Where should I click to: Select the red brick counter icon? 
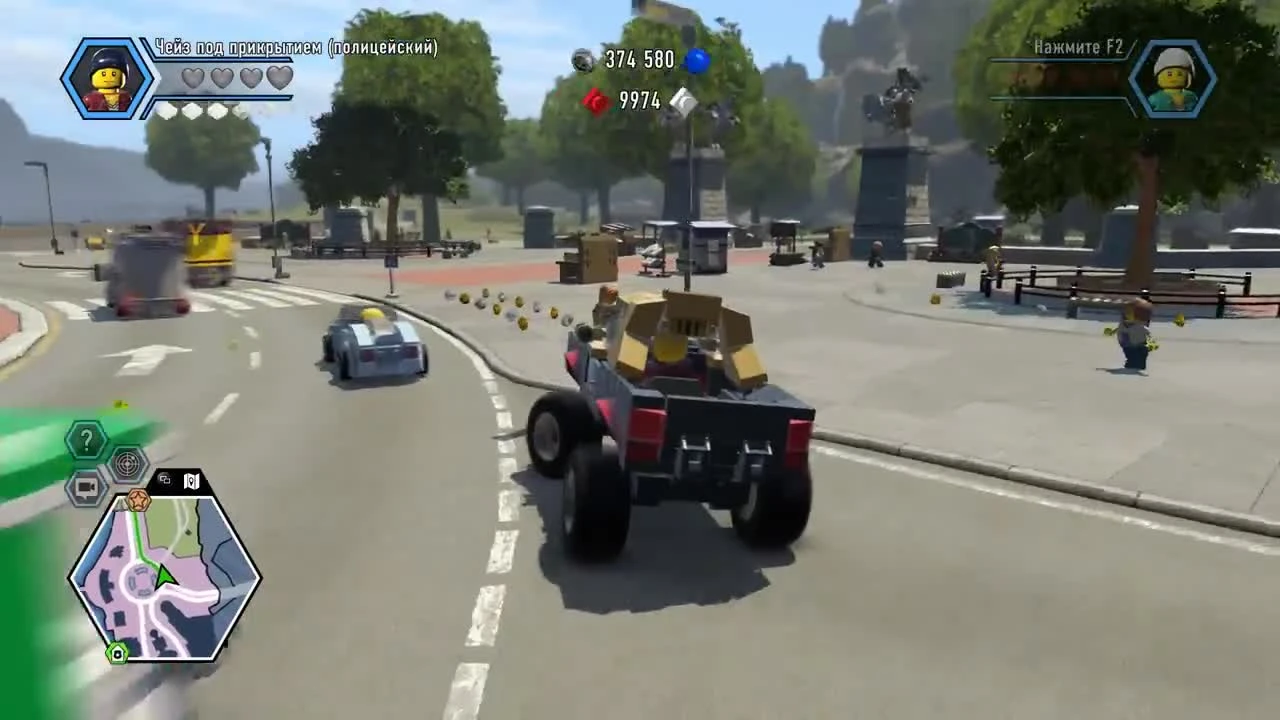click(596, 102)
